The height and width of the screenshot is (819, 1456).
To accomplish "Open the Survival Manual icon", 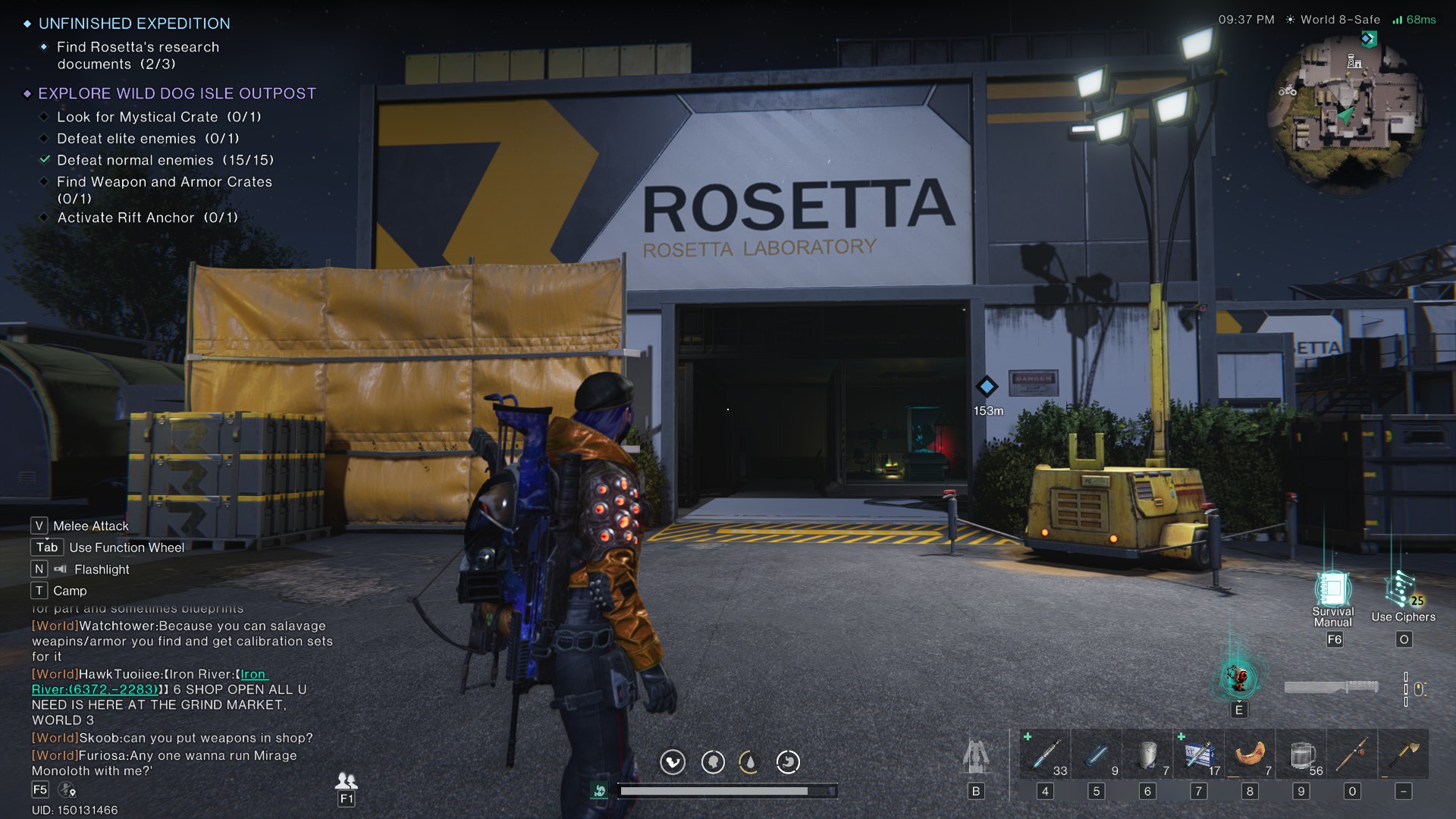I will 1332,591.
